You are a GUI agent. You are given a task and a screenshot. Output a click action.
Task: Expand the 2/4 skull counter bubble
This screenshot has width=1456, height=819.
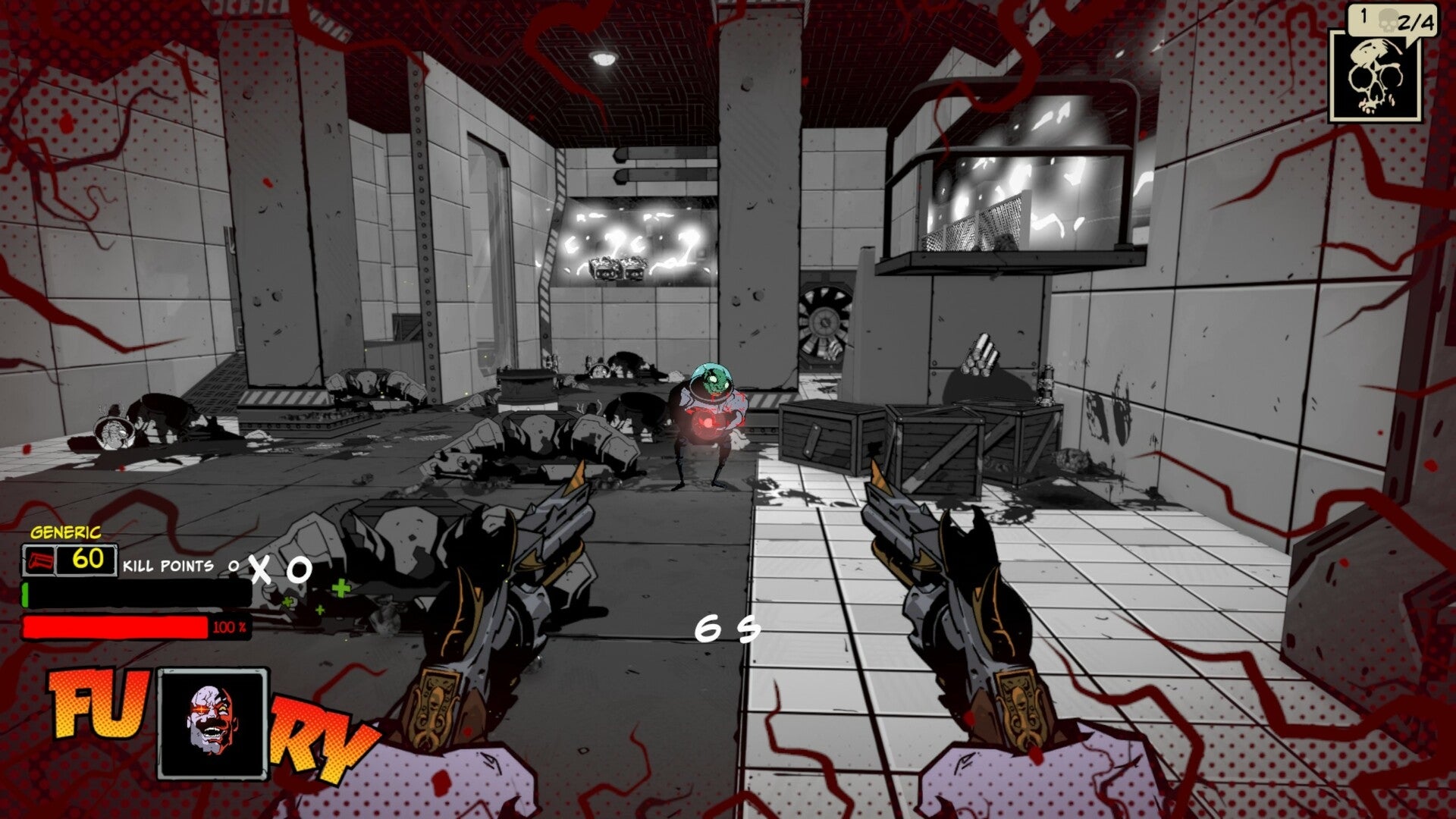click(1418, 21)
